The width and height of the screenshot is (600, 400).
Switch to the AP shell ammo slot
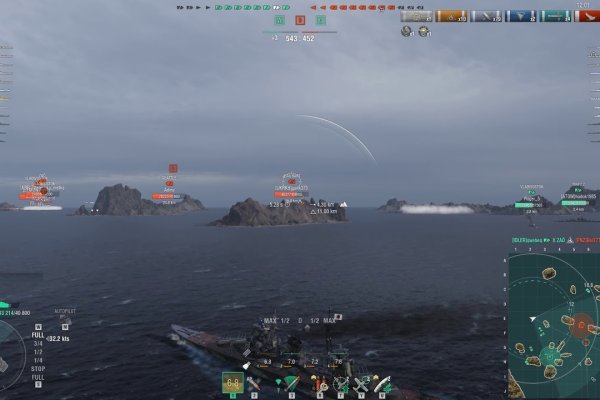[254, 383]
